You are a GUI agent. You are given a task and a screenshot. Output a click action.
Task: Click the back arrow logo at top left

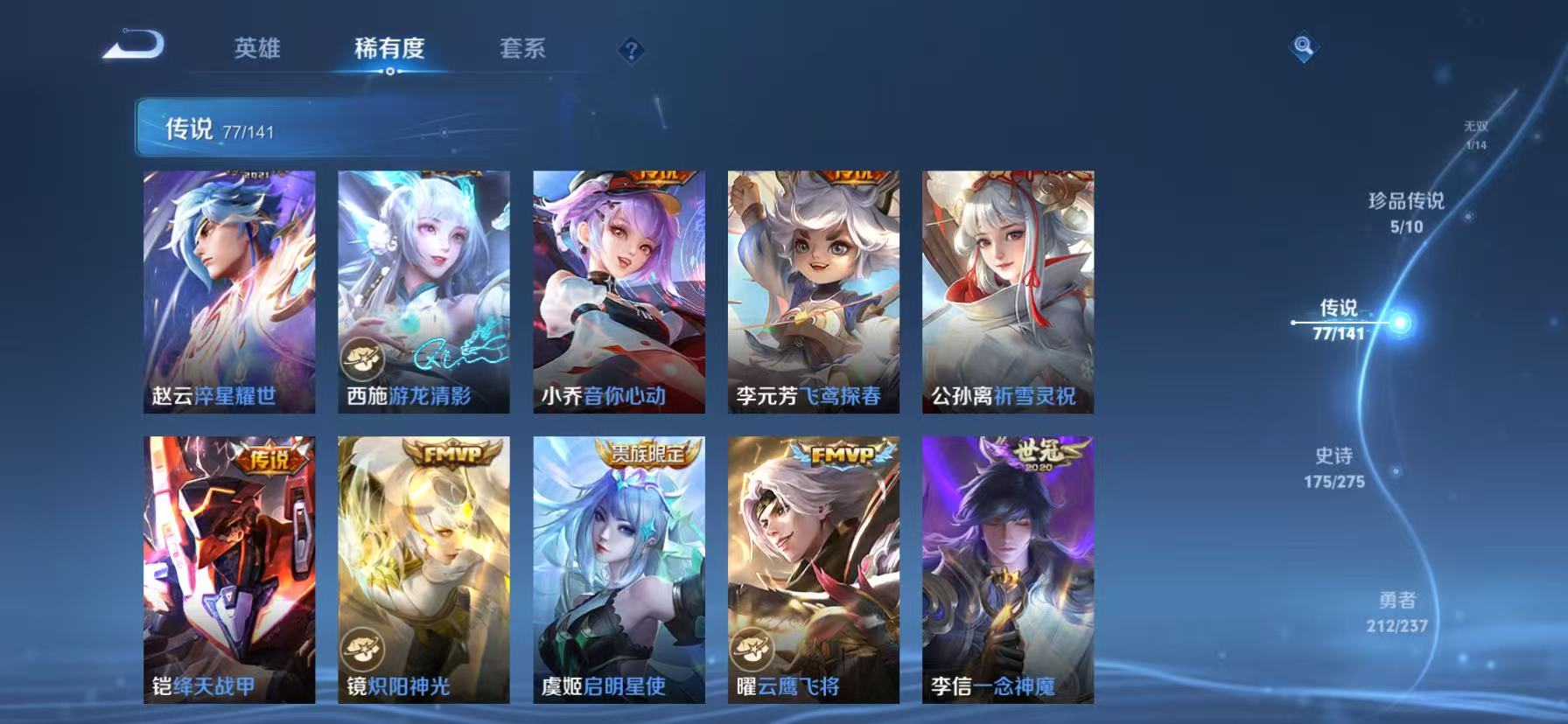(x=131, y=42)
